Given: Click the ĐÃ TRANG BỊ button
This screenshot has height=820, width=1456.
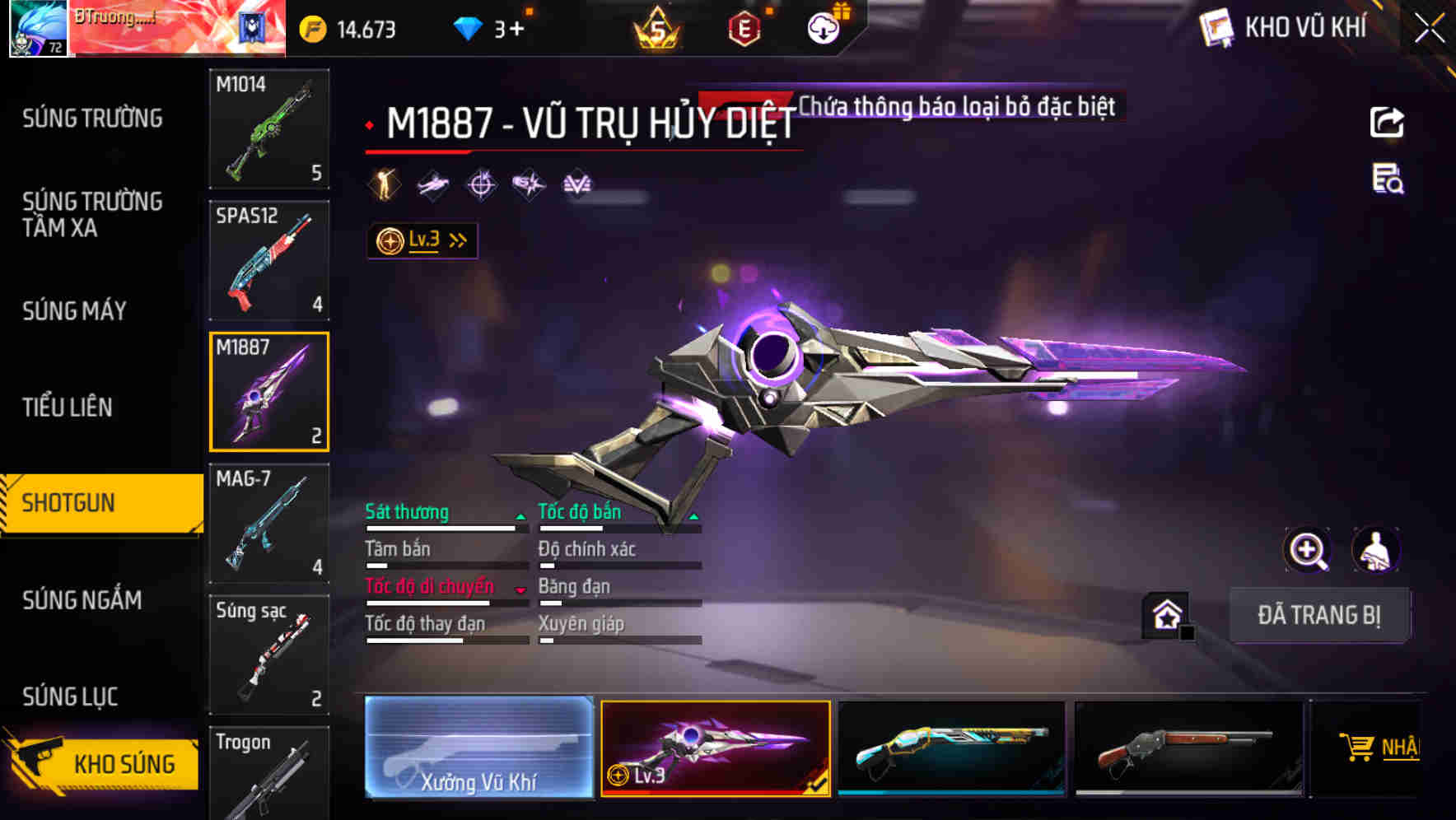Looking at the screenshot, I should coord(1320,615).
